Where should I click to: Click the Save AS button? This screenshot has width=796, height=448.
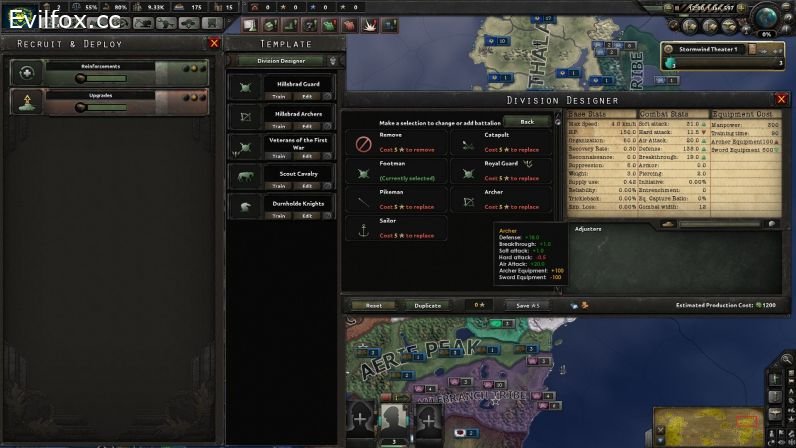click(528, 305)
